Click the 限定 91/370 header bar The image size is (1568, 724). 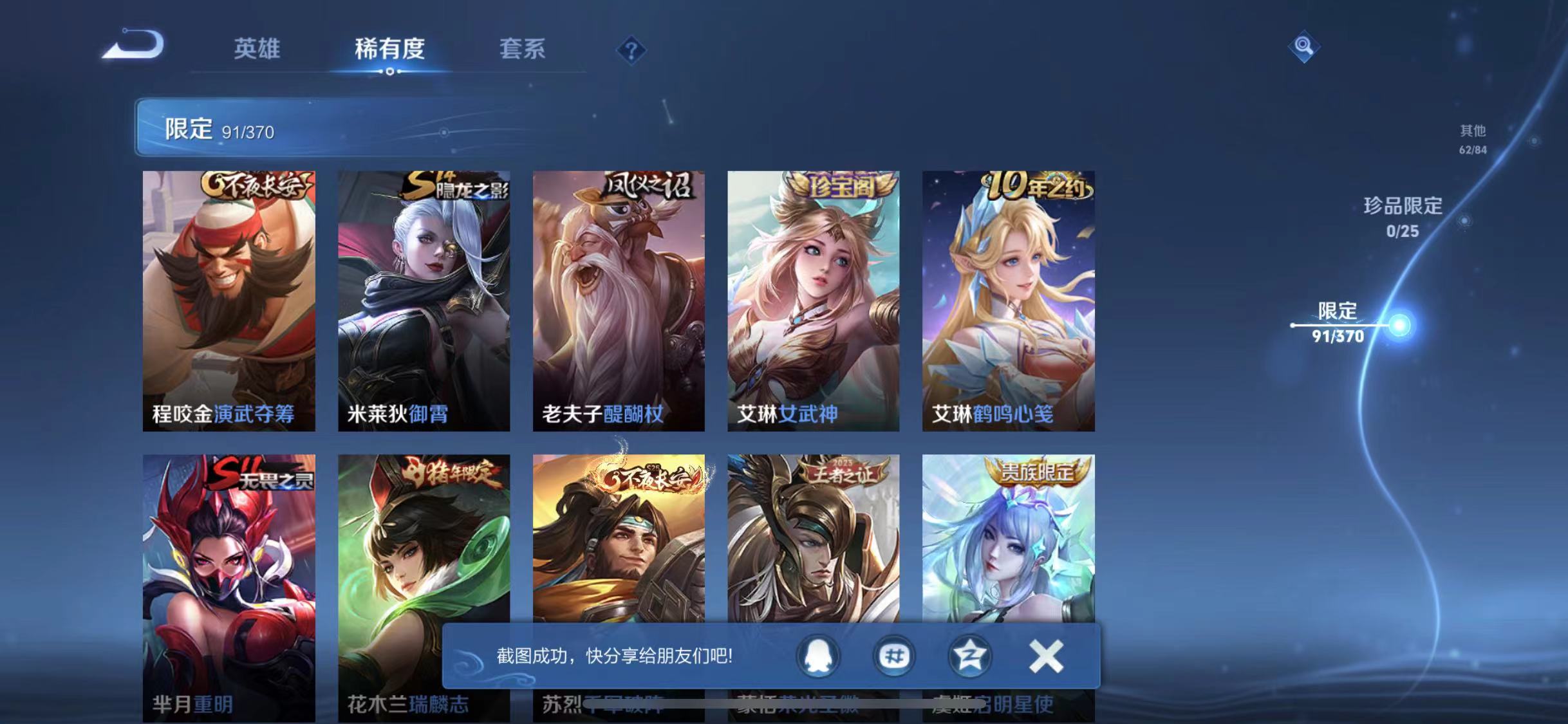(x=451, y=129)
